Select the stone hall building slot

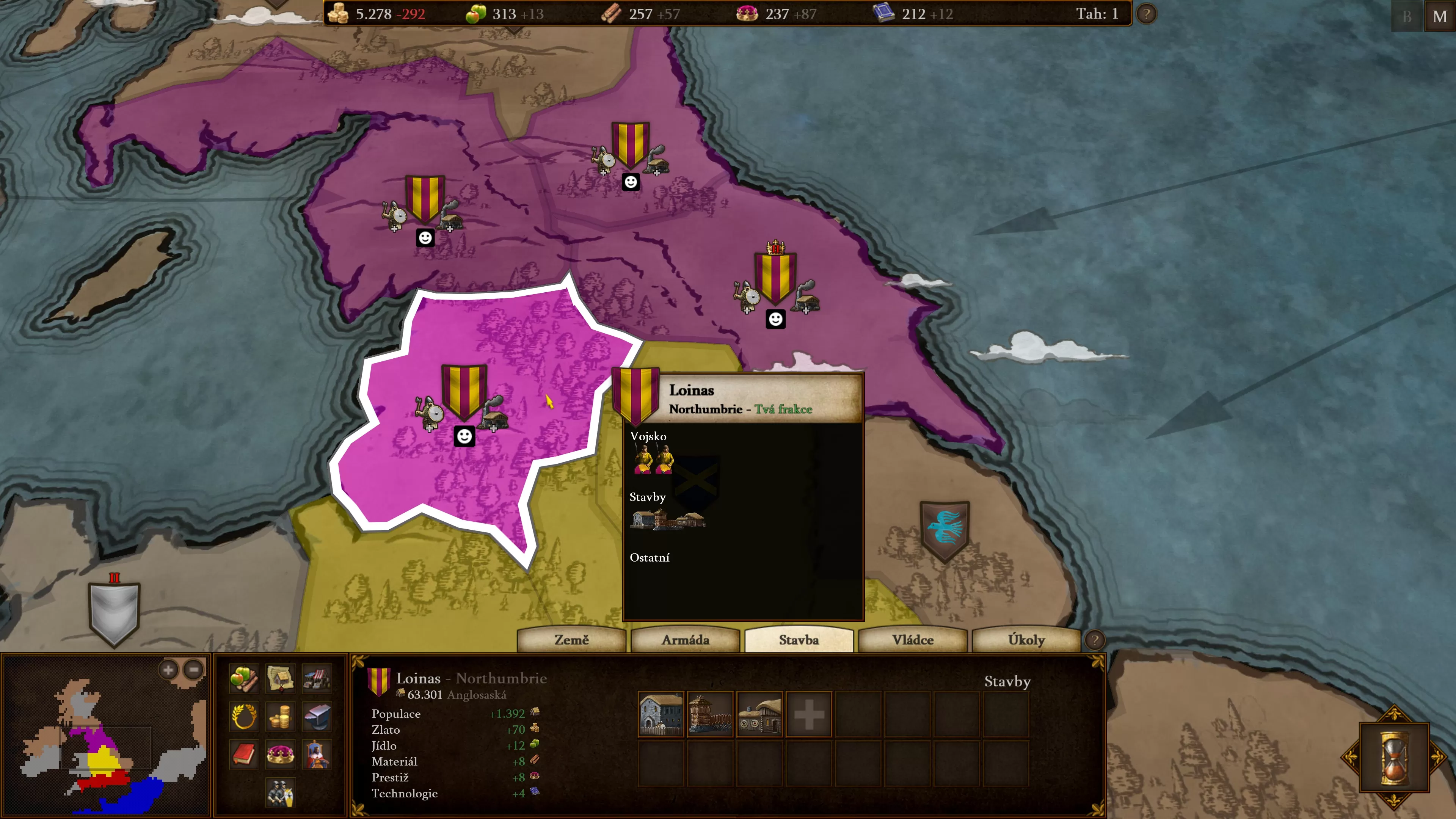(661, 714)
